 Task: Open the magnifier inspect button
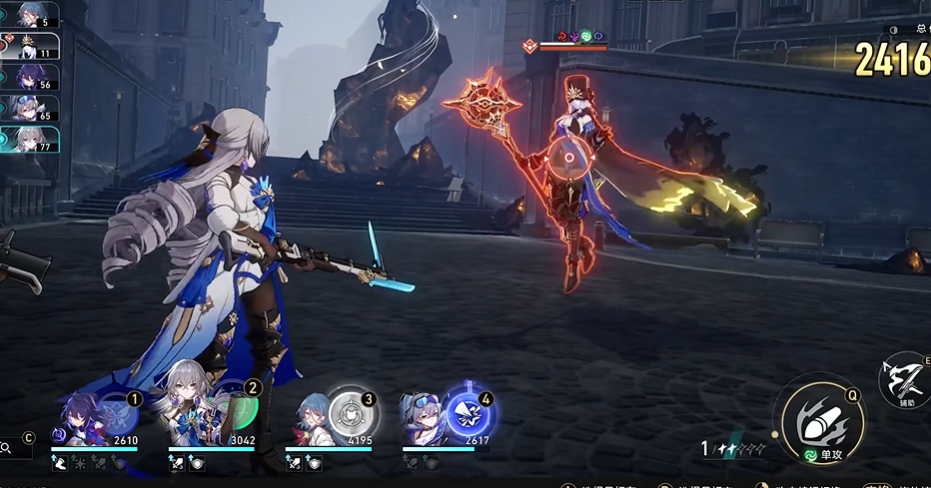tap(7, 449)
